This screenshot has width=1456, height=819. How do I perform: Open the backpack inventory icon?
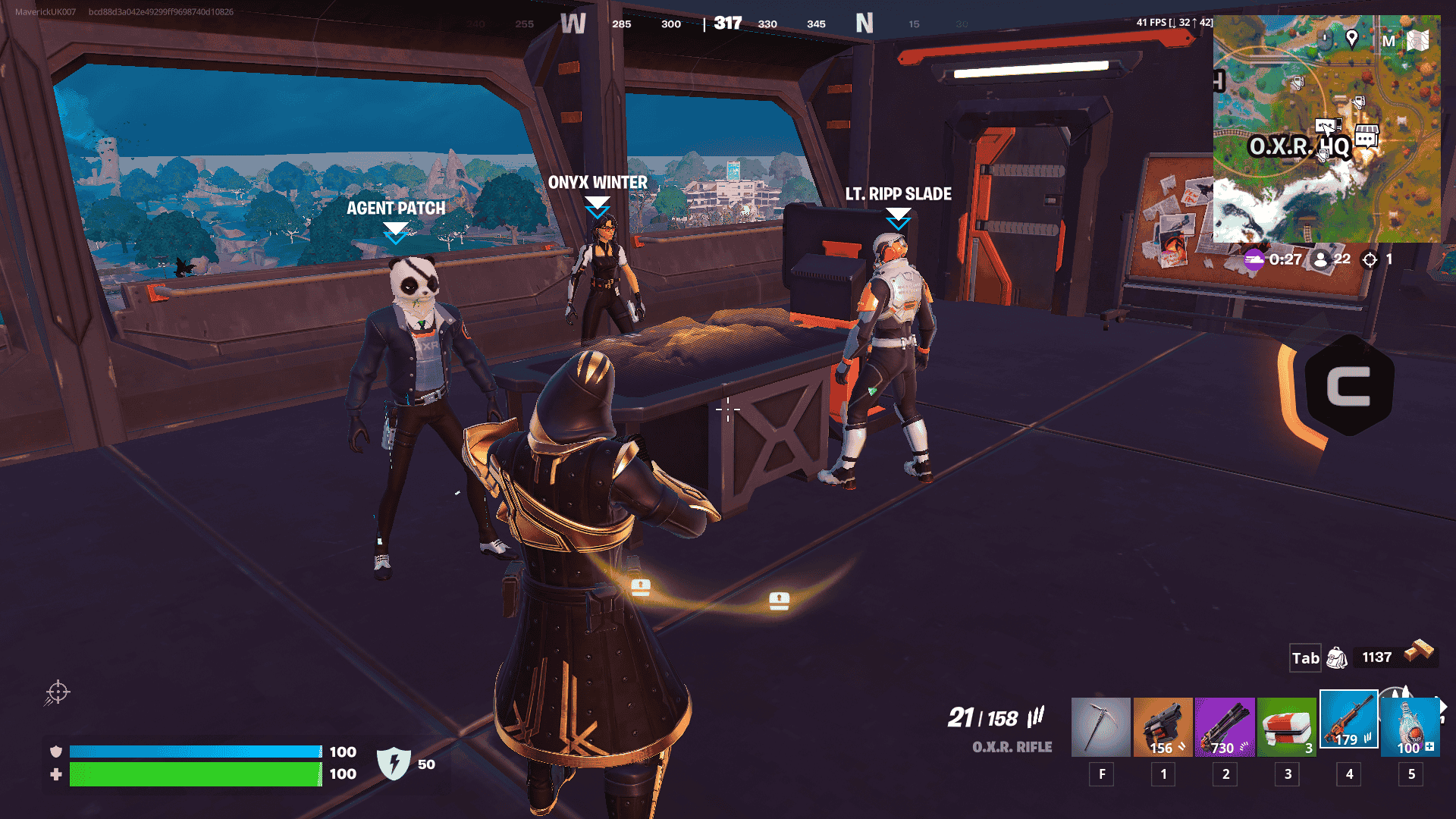[1337, 657]
